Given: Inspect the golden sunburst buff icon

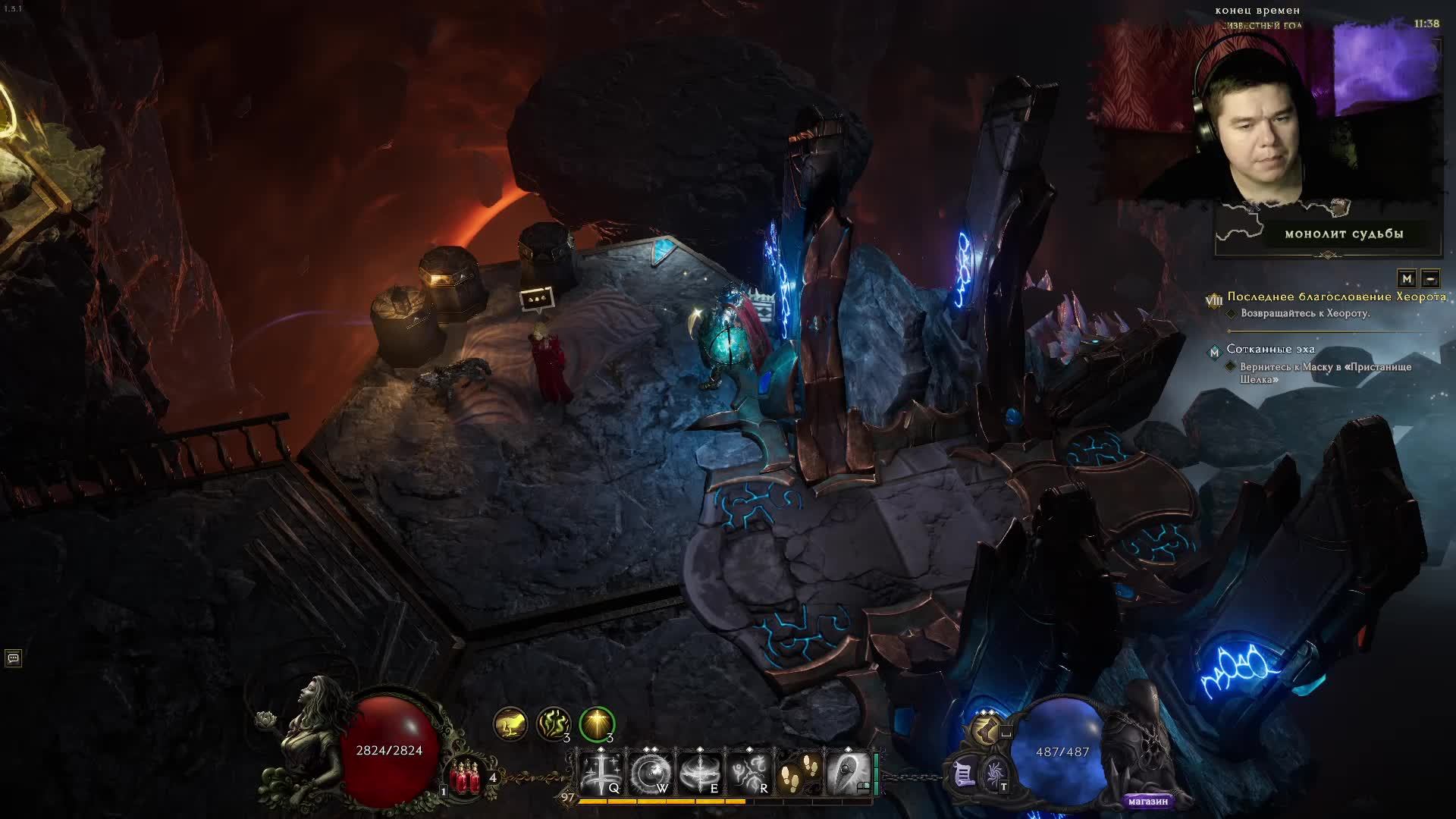Looking at the screenshot, I should [x=597, y=724].
